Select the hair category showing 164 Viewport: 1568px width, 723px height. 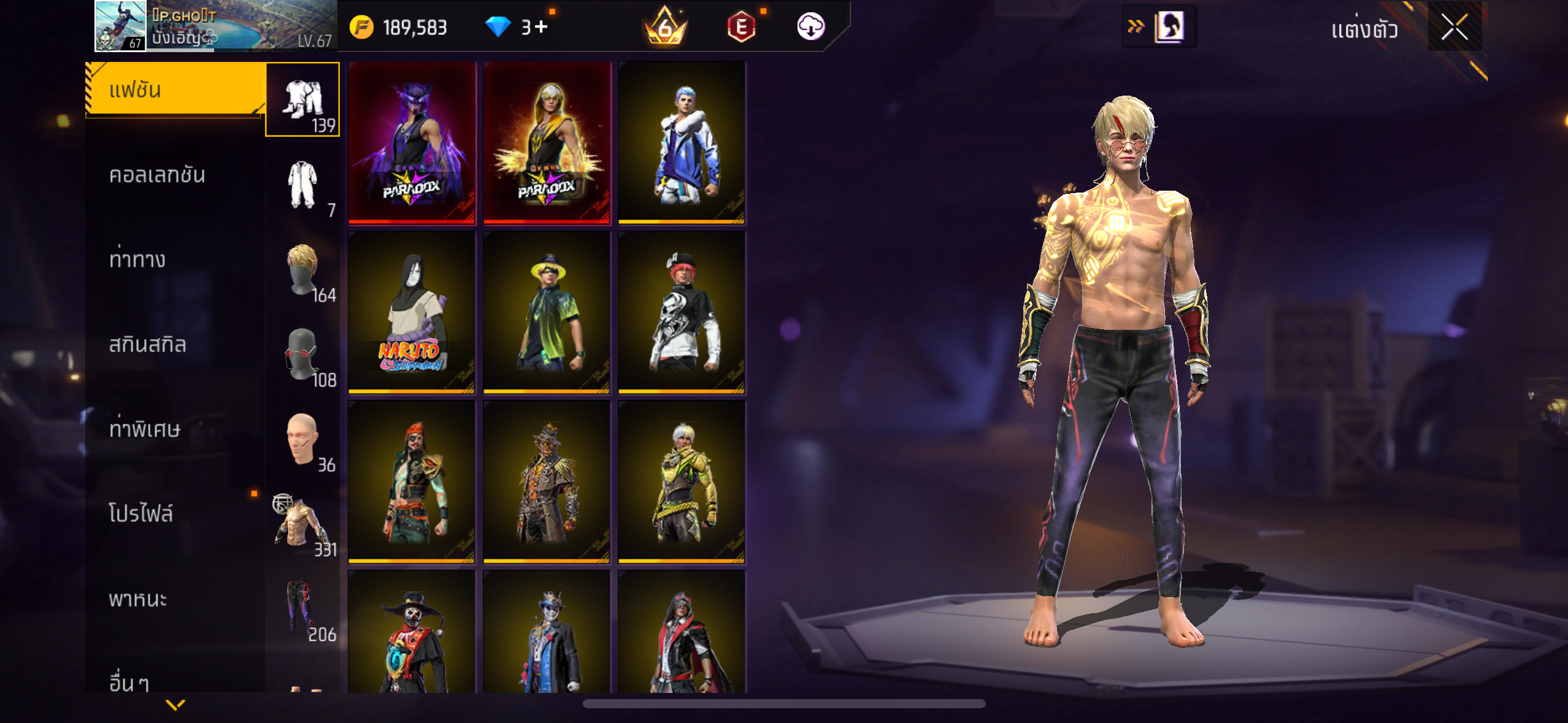302,270
